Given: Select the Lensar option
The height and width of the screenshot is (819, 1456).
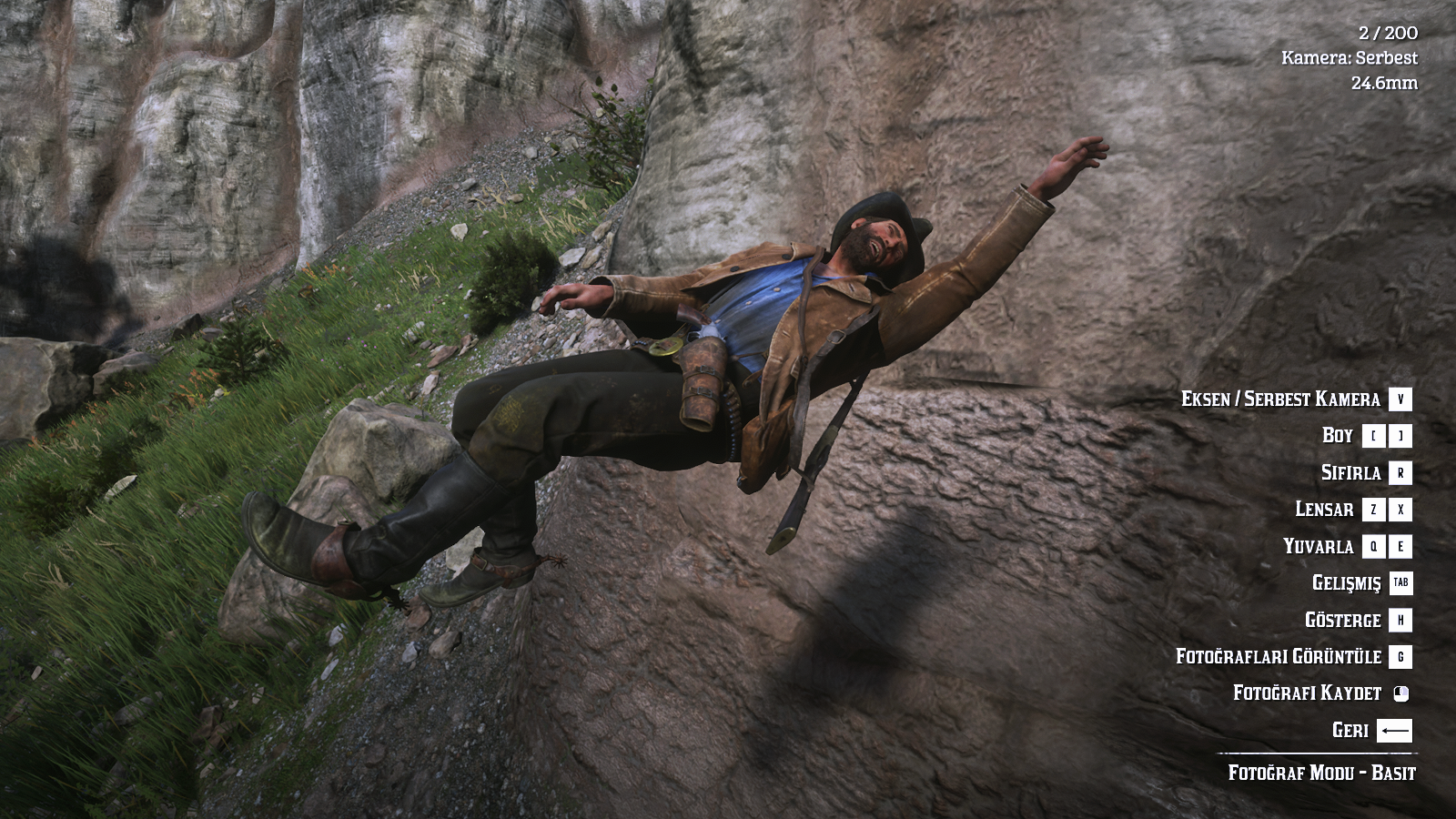Looking at the screenshot, I should point(1324,510).
